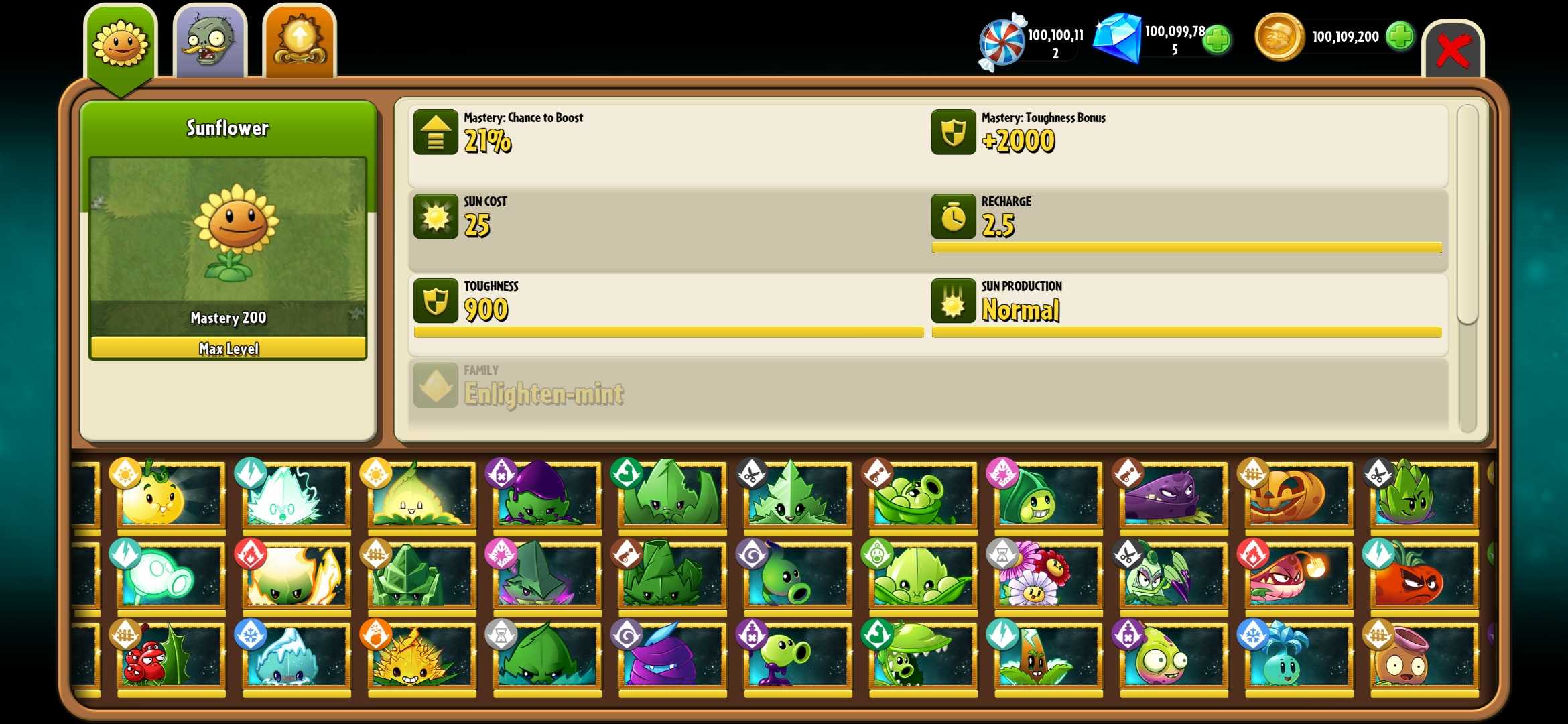Click the Mastery Toughness Bonus shield icon
This screenshot has height=724, width=1568.
[954, 132]
